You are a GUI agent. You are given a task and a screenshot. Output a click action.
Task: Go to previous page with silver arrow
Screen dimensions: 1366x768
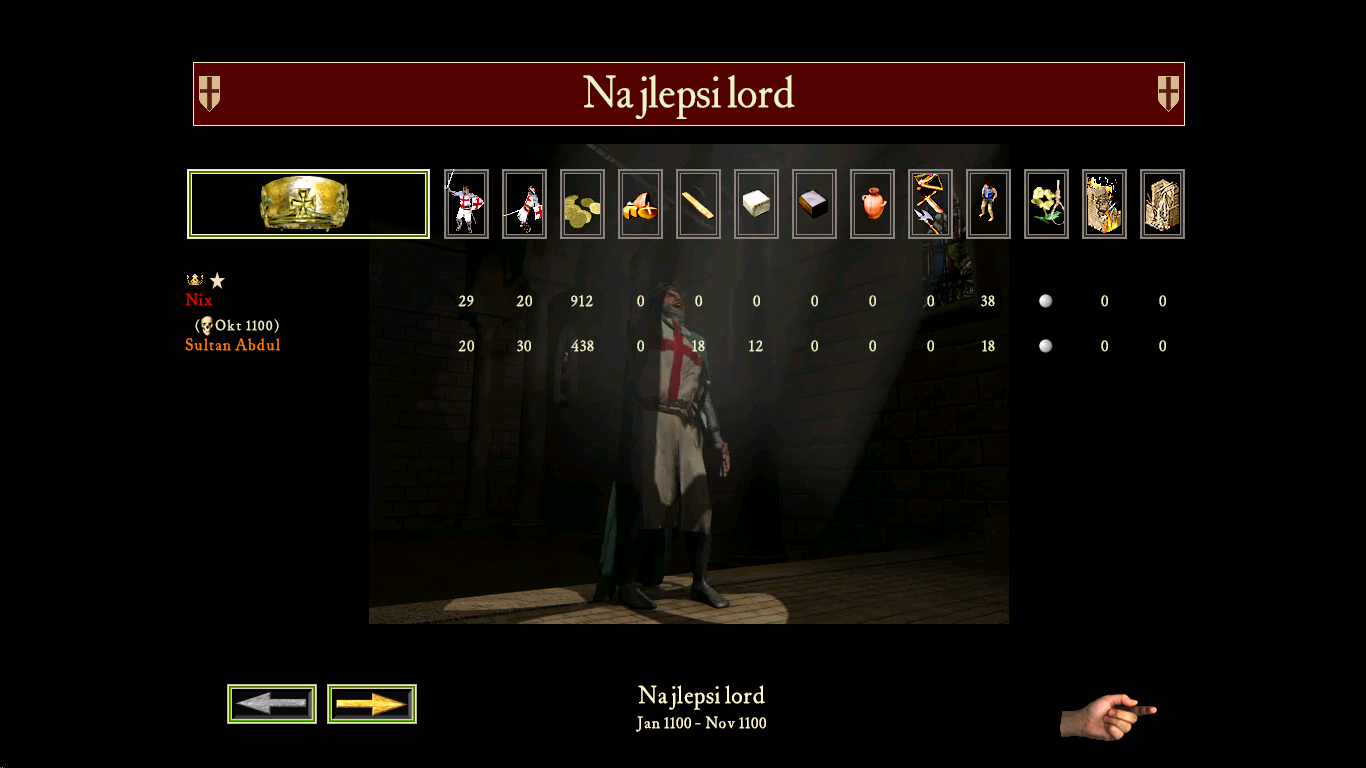coord(272,704)
